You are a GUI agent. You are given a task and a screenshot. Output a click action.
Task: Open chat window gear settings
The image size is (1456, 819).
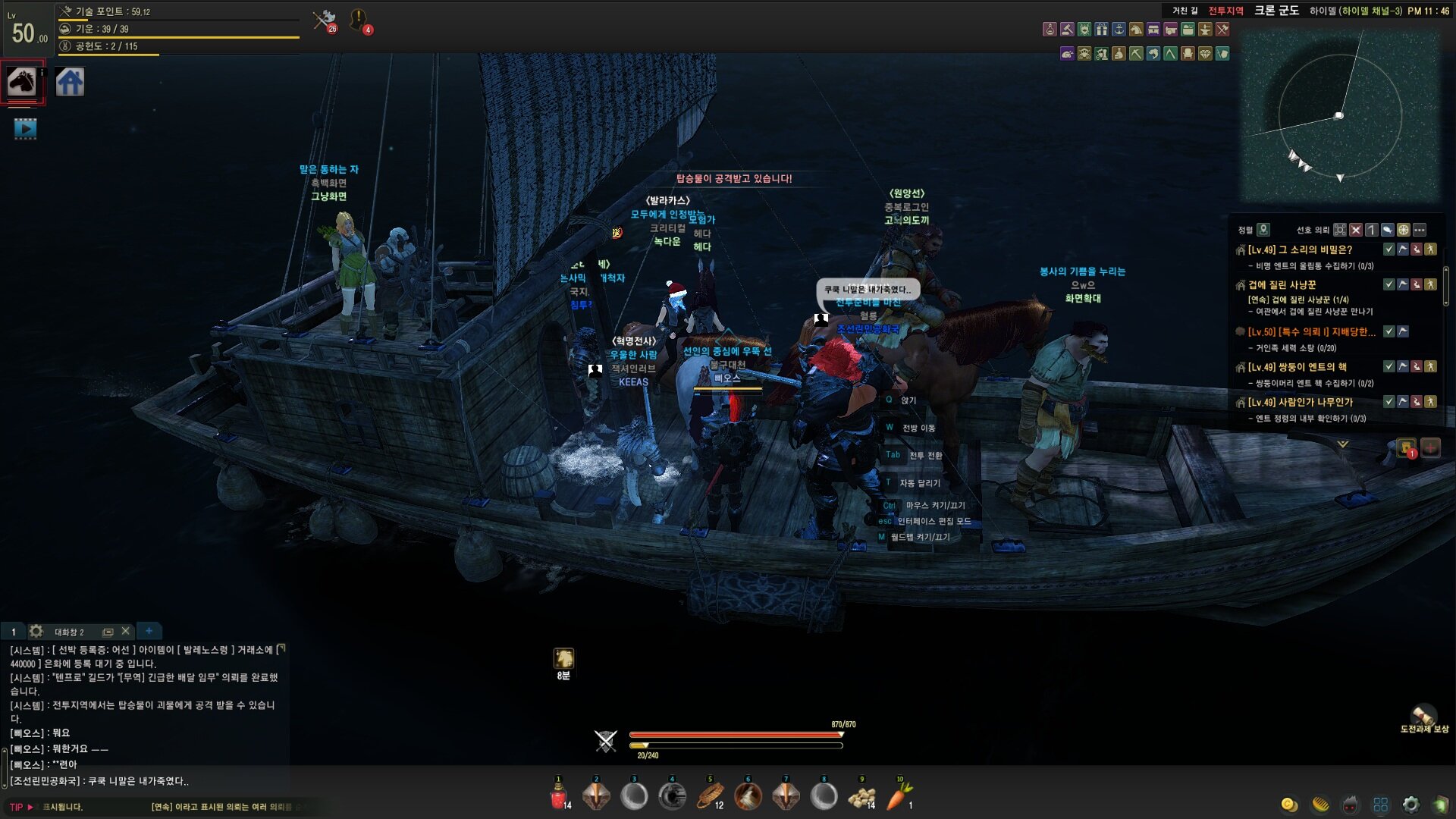(36, 631)
